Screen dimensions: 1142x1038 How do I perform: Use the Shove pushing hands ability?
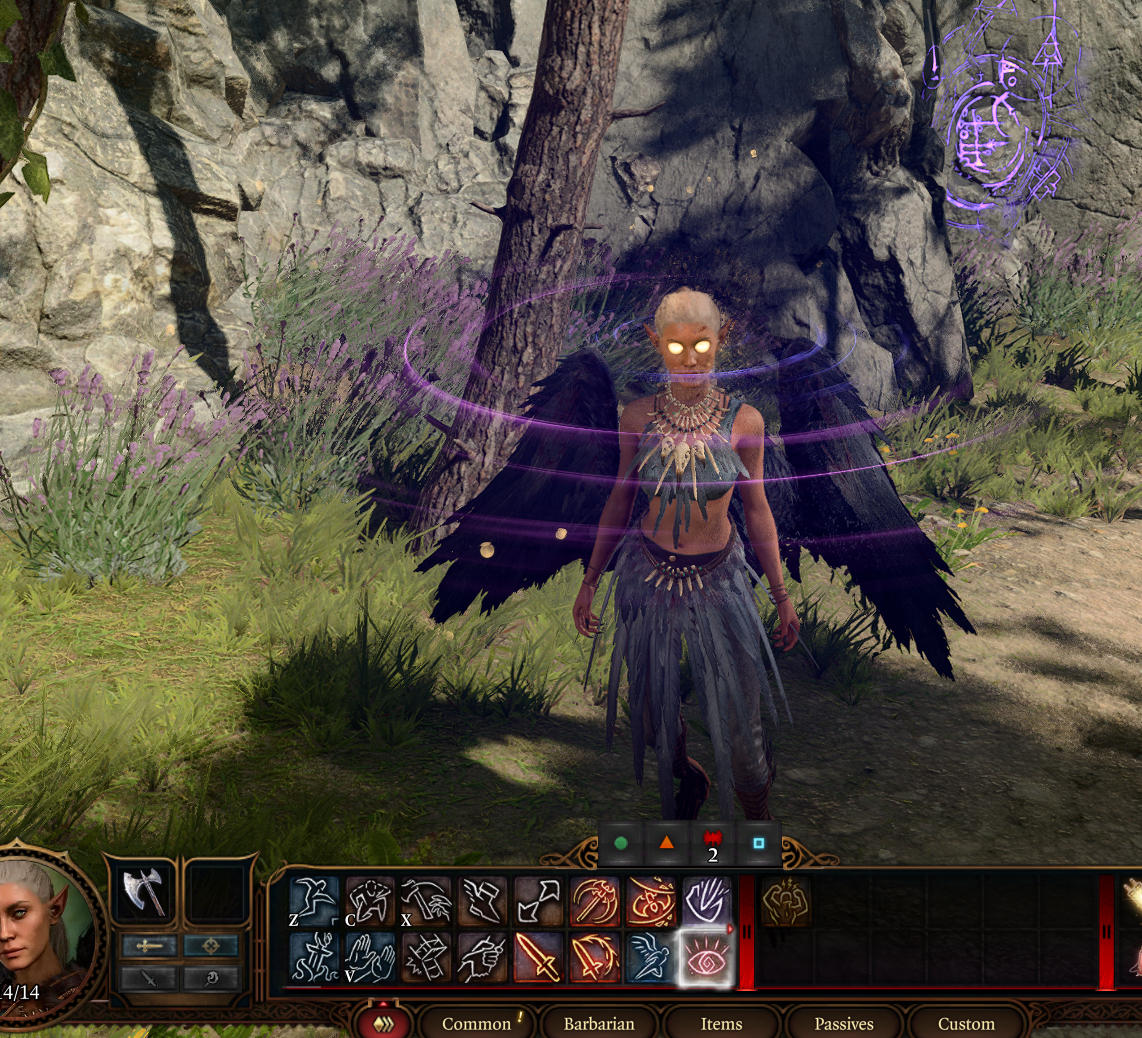(x=369, y=956)
